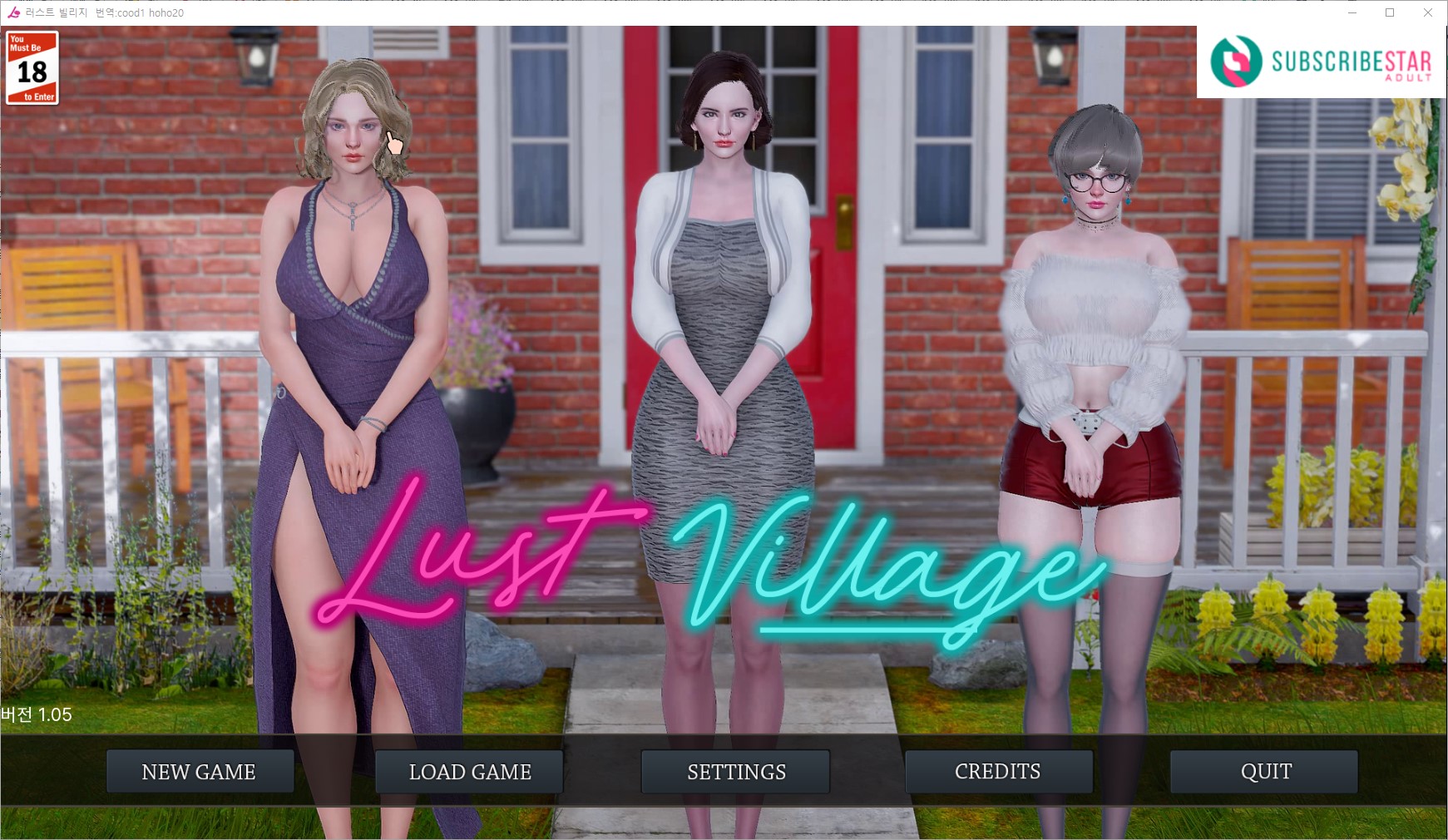The height and width of the screenshot is (840, 1448).
Task: Exit the game via QUIT
Action: [1264, 772]
